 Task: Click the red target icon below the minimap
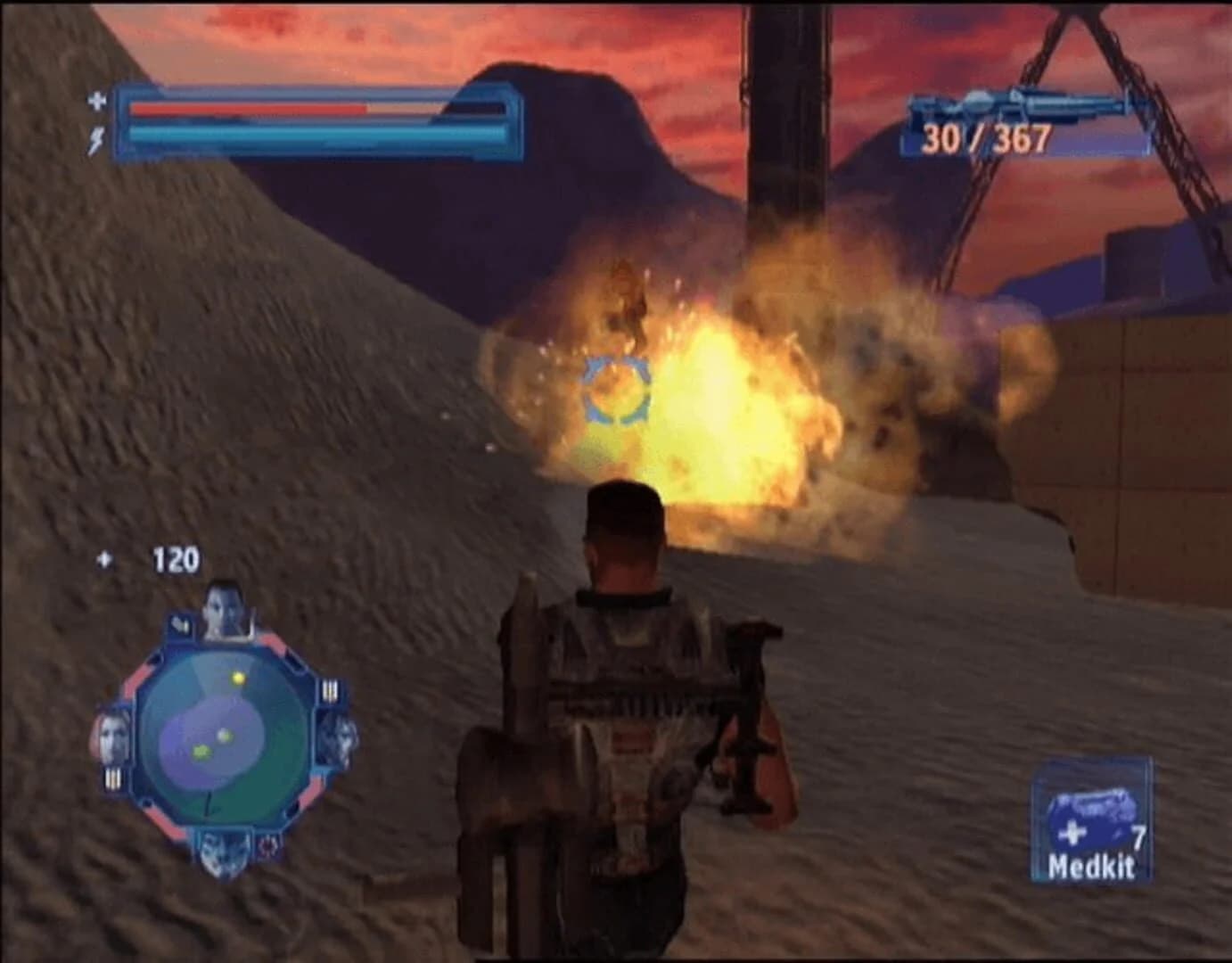pos(267,847)
